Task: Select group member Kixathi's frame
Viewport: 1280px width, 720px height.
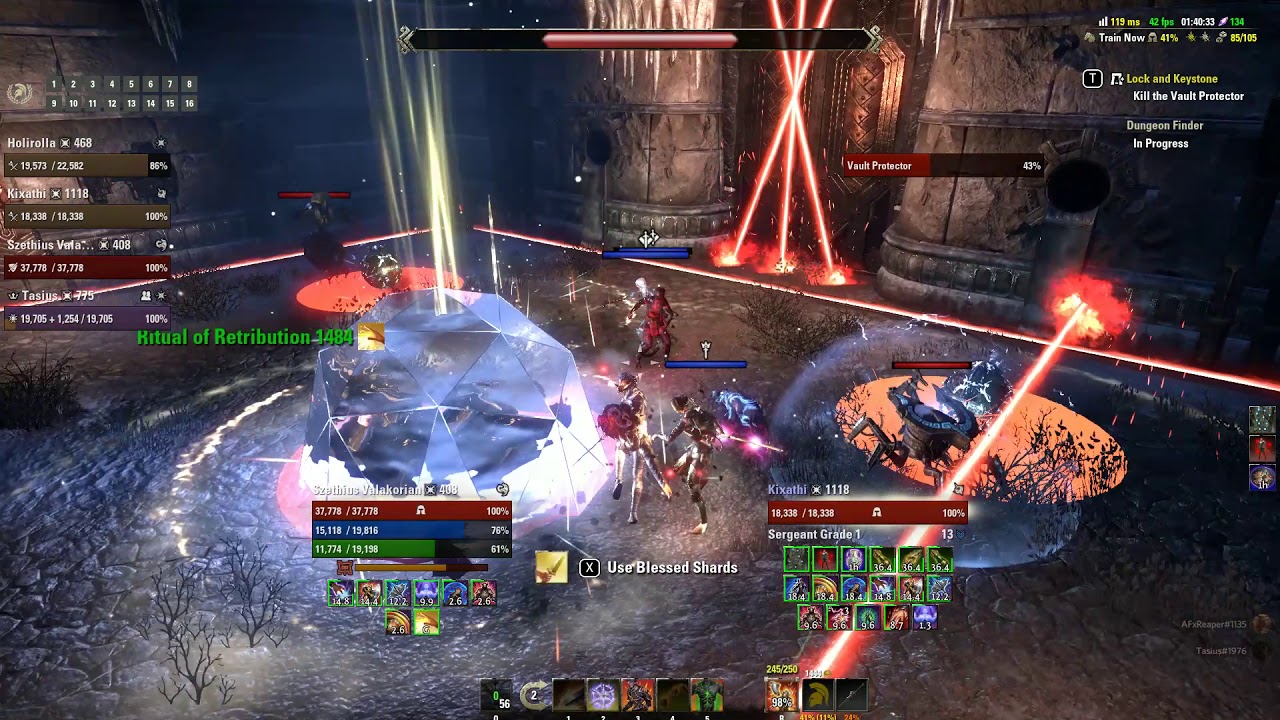Action: coord(87,206)
